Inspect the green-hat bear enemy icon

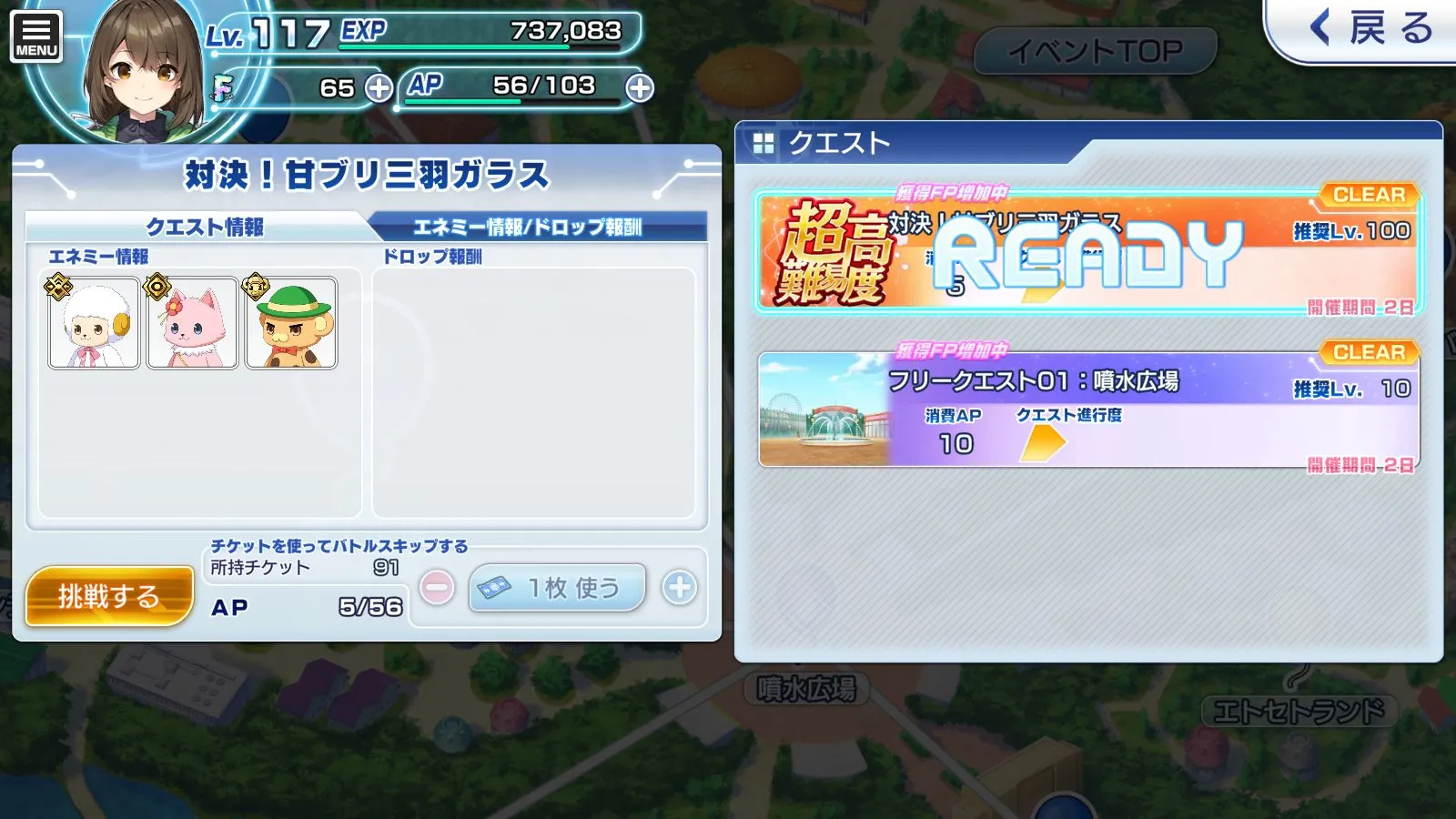coord(291,323)
